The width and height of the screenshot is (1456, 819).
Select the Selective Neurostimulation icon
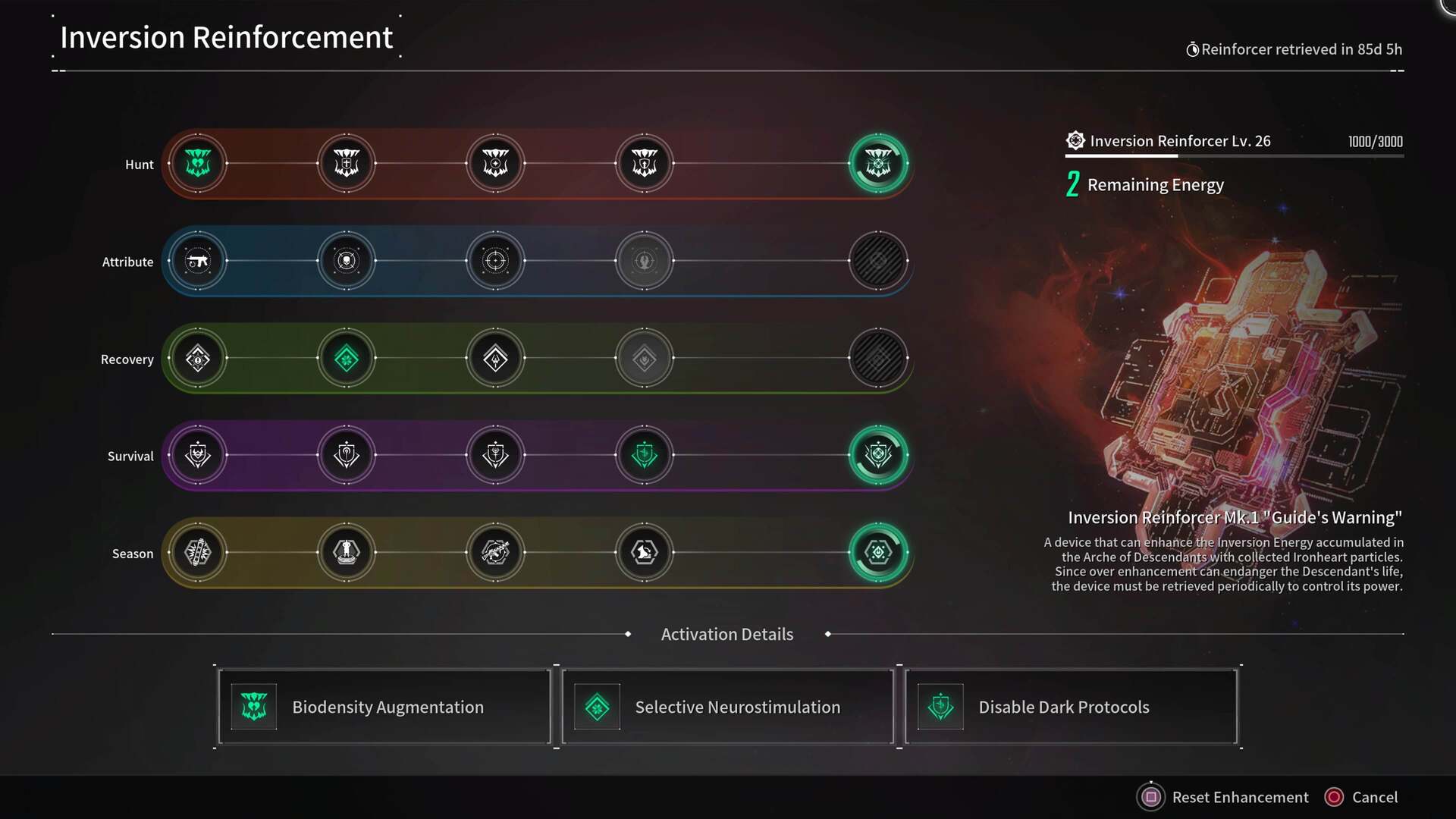pos(598,706)
